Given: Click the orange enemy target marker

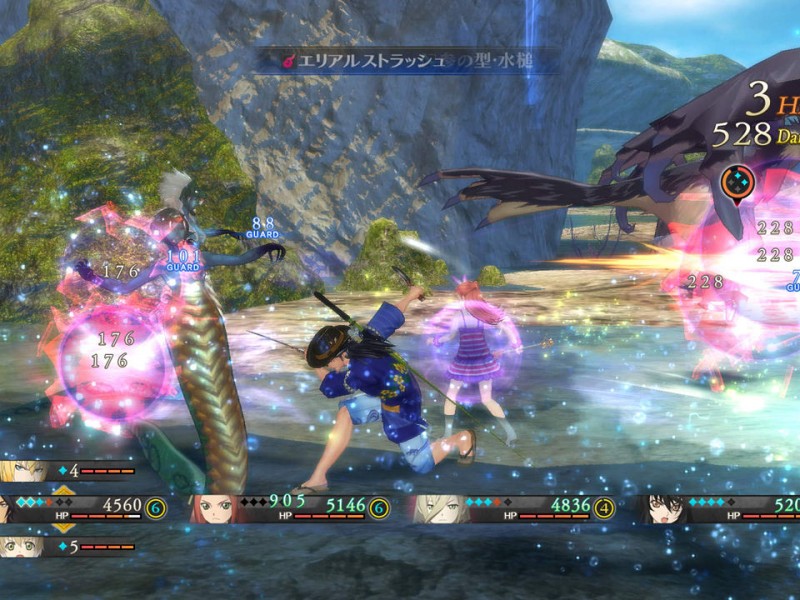Looking at the screenshot, I should pos(738,182).
